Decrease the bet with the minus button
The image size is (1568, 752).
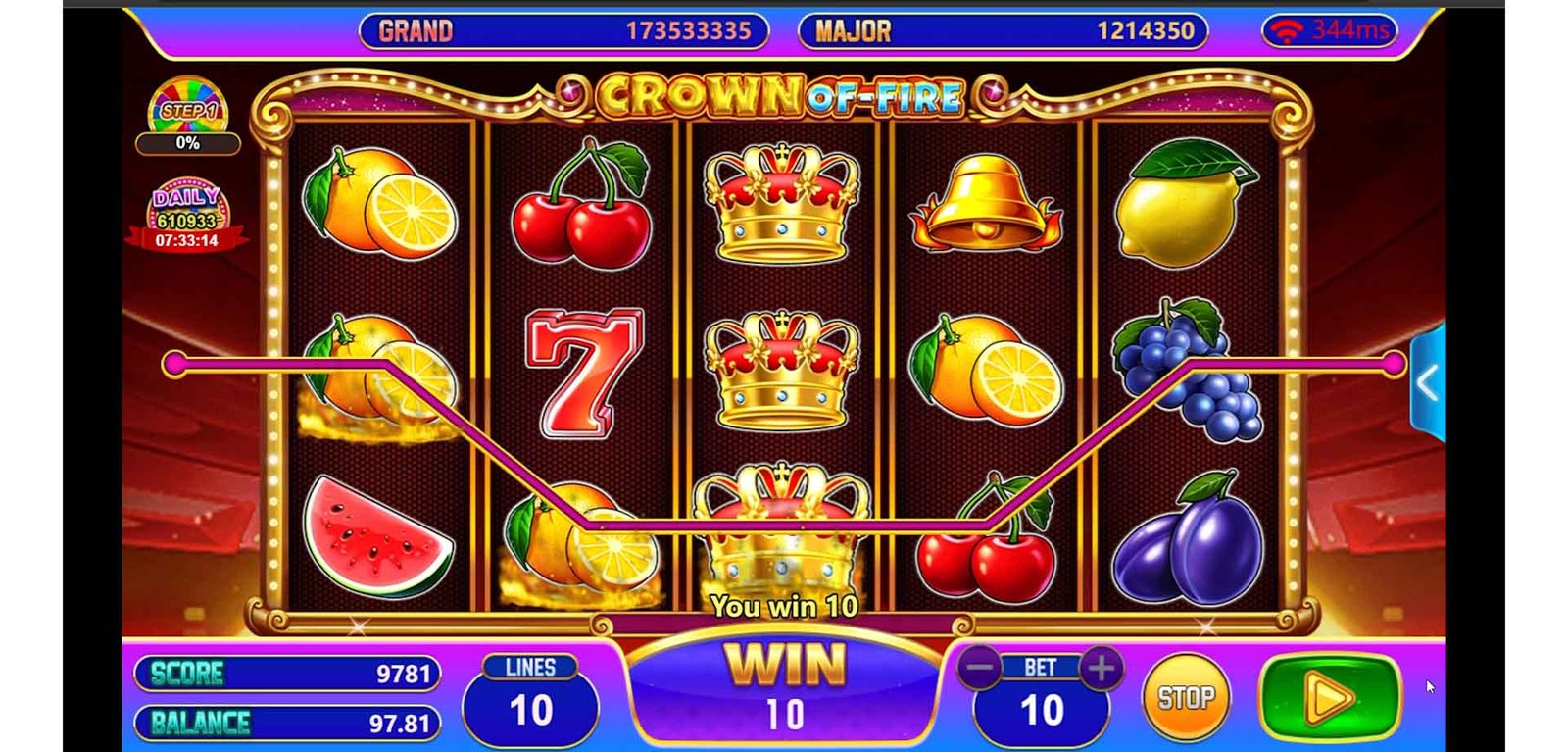pyautogui.click(x=979, y=669)
